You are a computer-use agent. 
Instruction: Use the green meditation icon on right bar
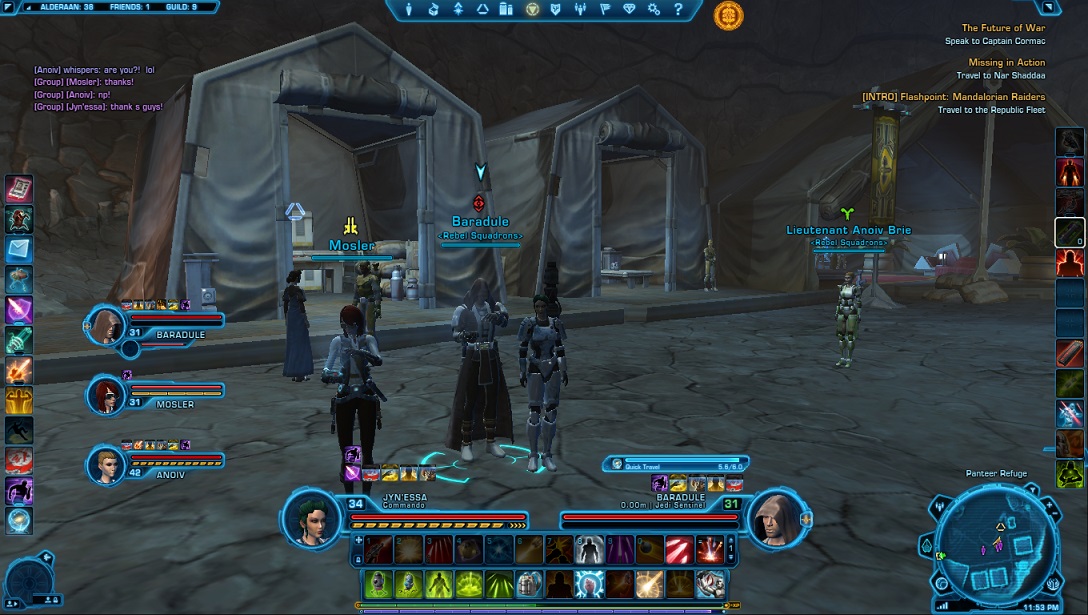click(x=1069, y=473)
